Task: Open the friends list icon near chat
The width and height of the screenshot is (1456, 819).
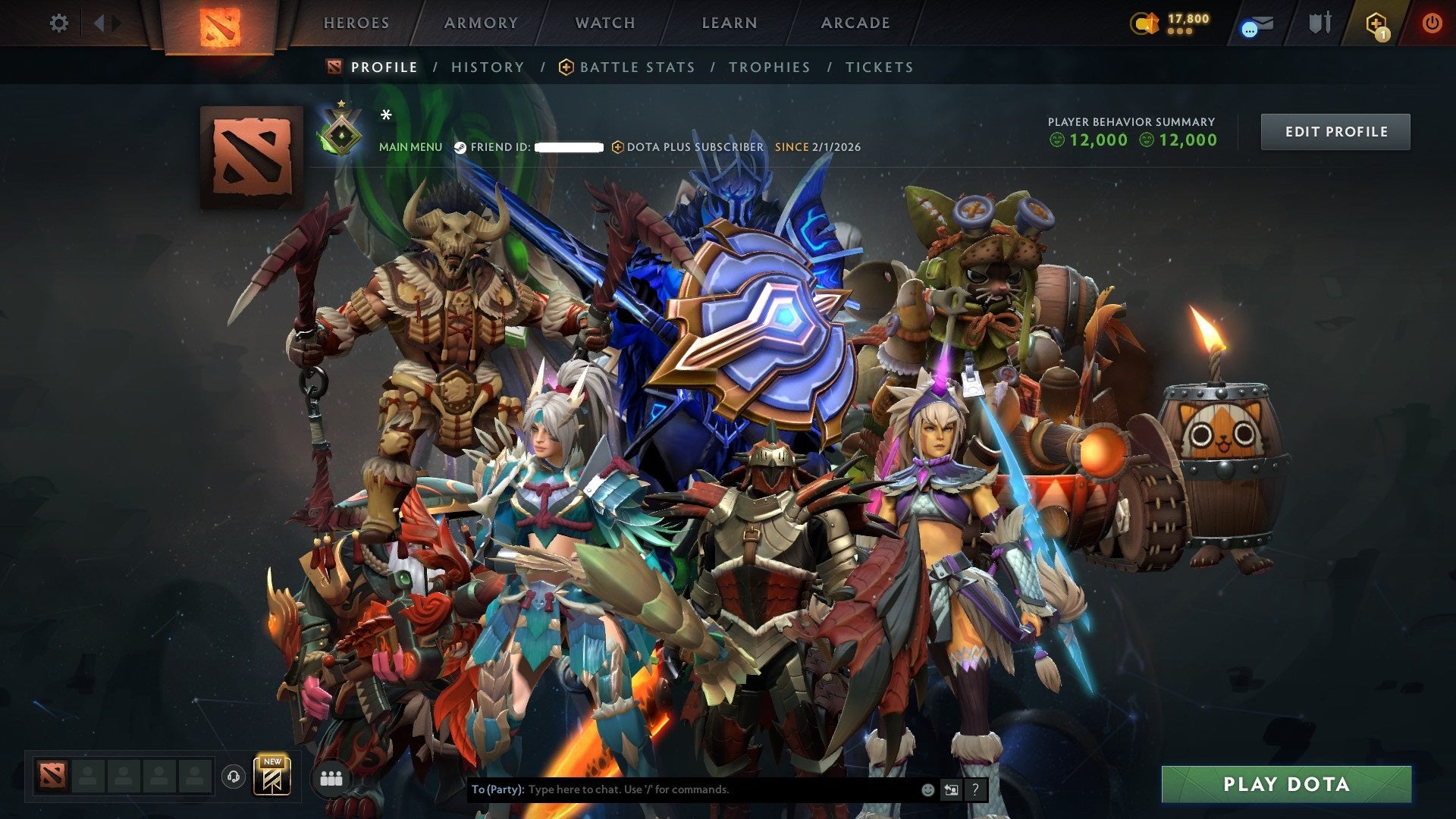Action: 331,778
